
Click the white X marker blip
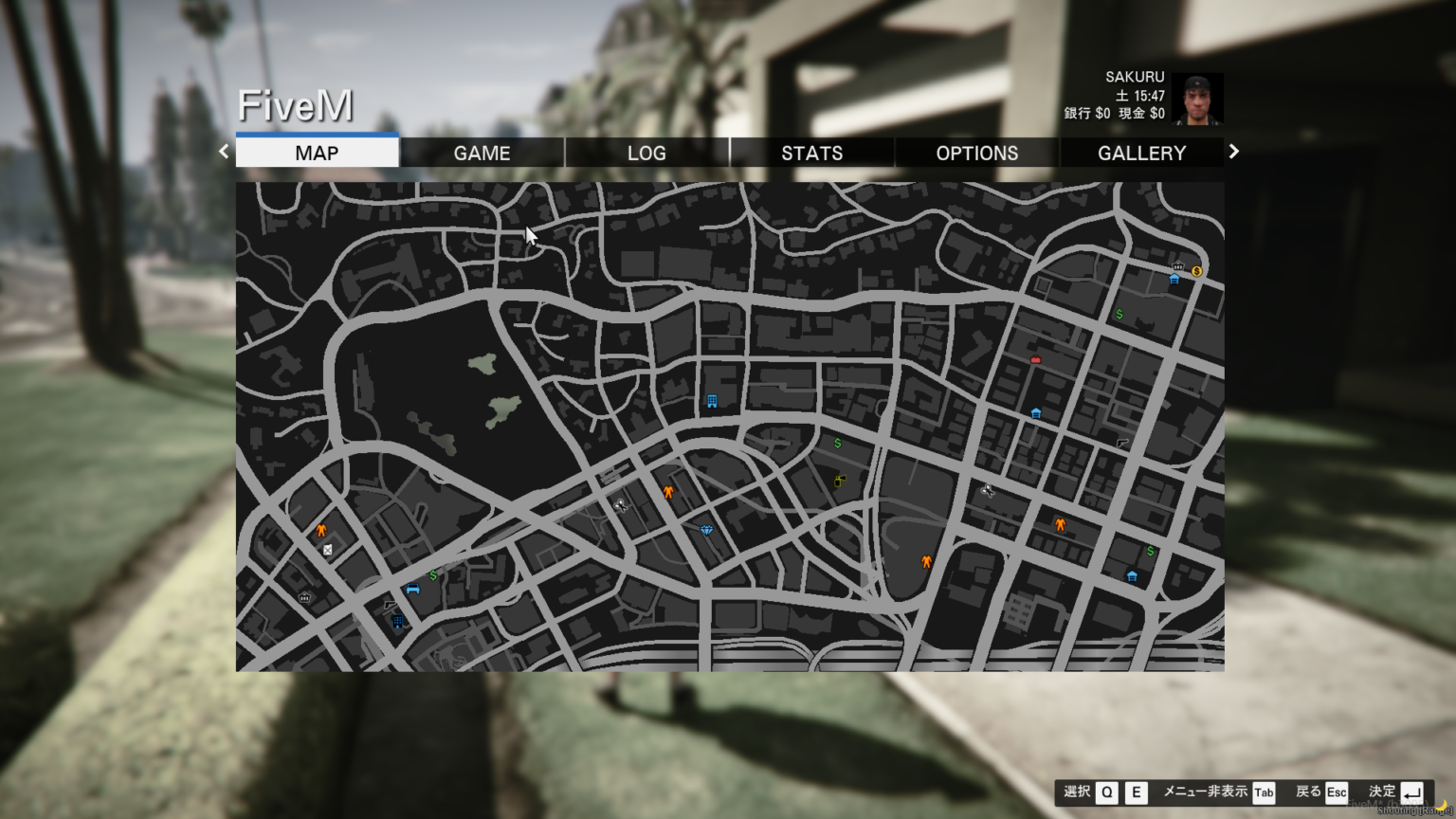(x=329, y=549)
